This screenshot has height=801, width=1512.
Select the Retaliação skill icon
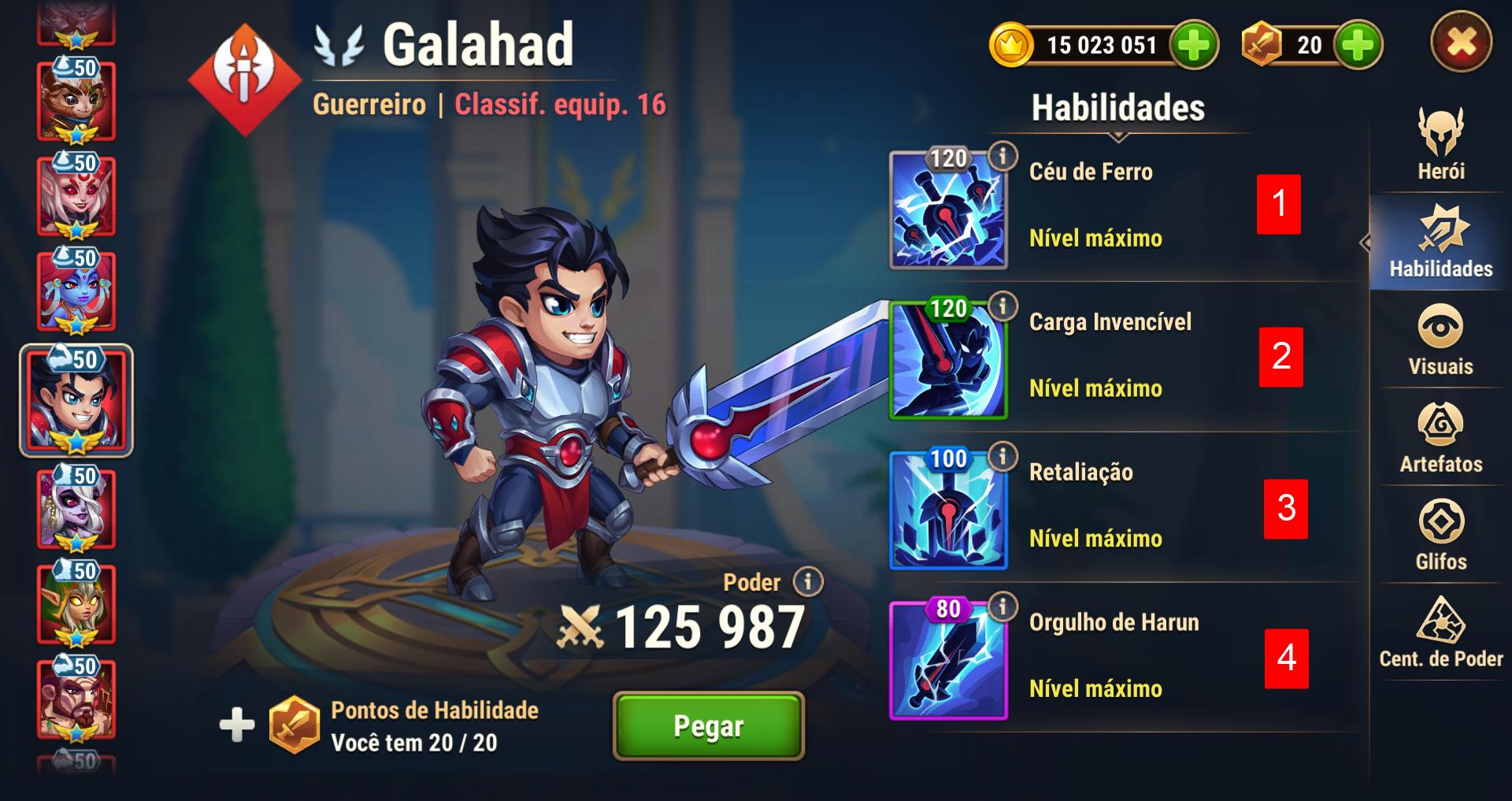click(948, 510)
